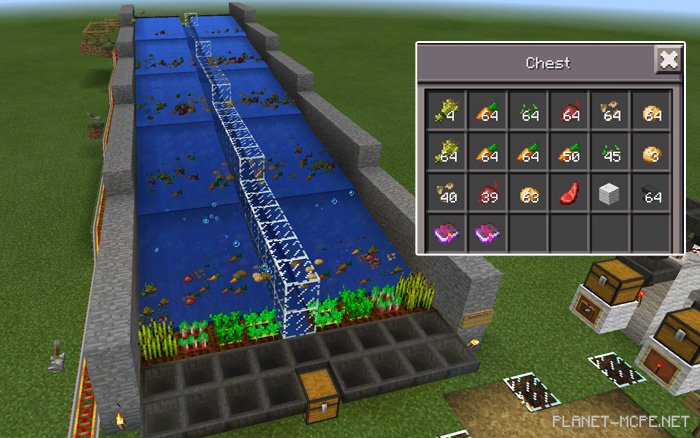Select the stack of 50 carrots

(x=569, y=153)
